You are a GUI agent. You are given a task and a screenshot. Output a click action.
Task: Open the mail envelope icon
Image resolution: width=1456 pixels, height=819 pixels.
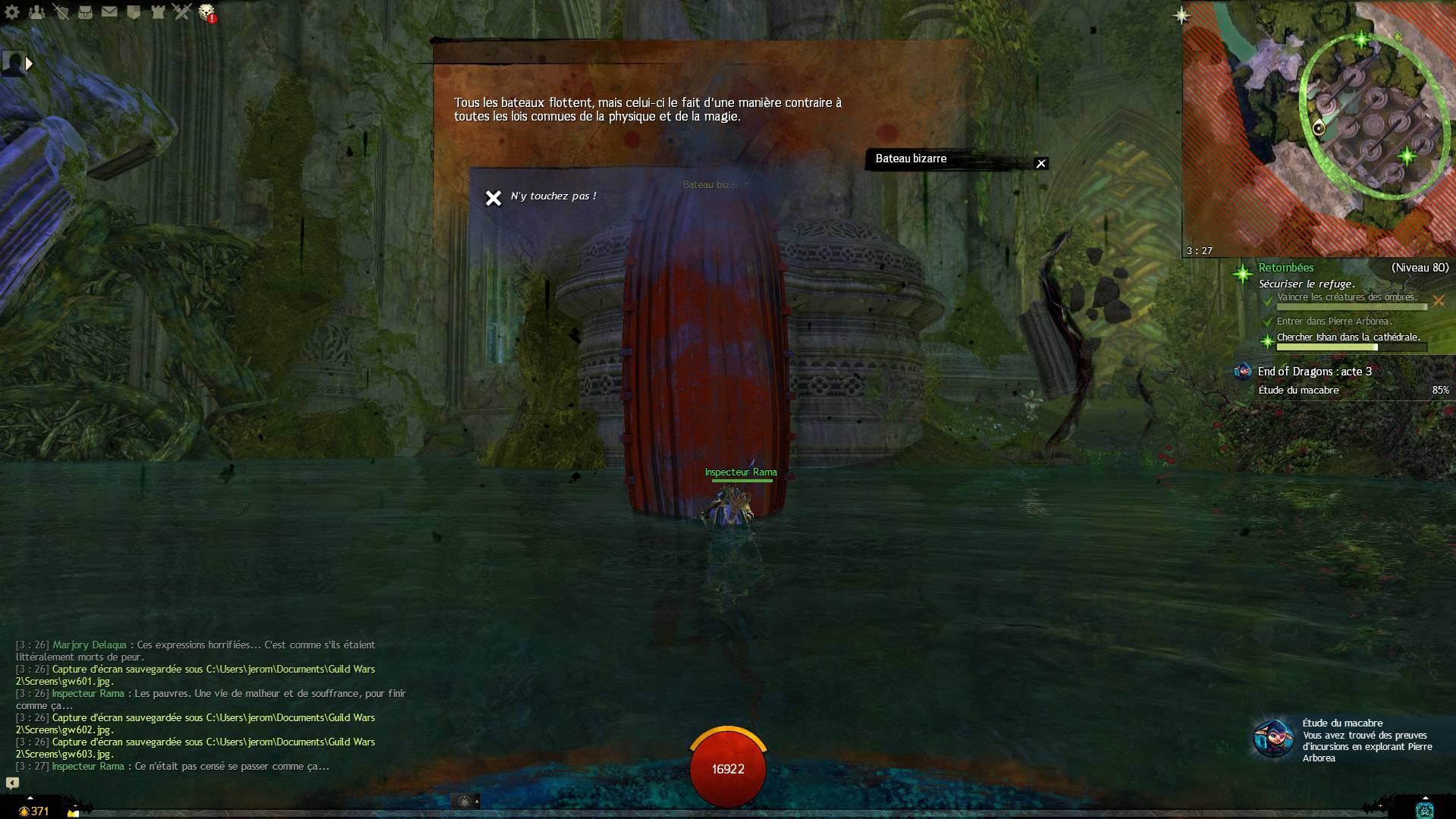109,11
